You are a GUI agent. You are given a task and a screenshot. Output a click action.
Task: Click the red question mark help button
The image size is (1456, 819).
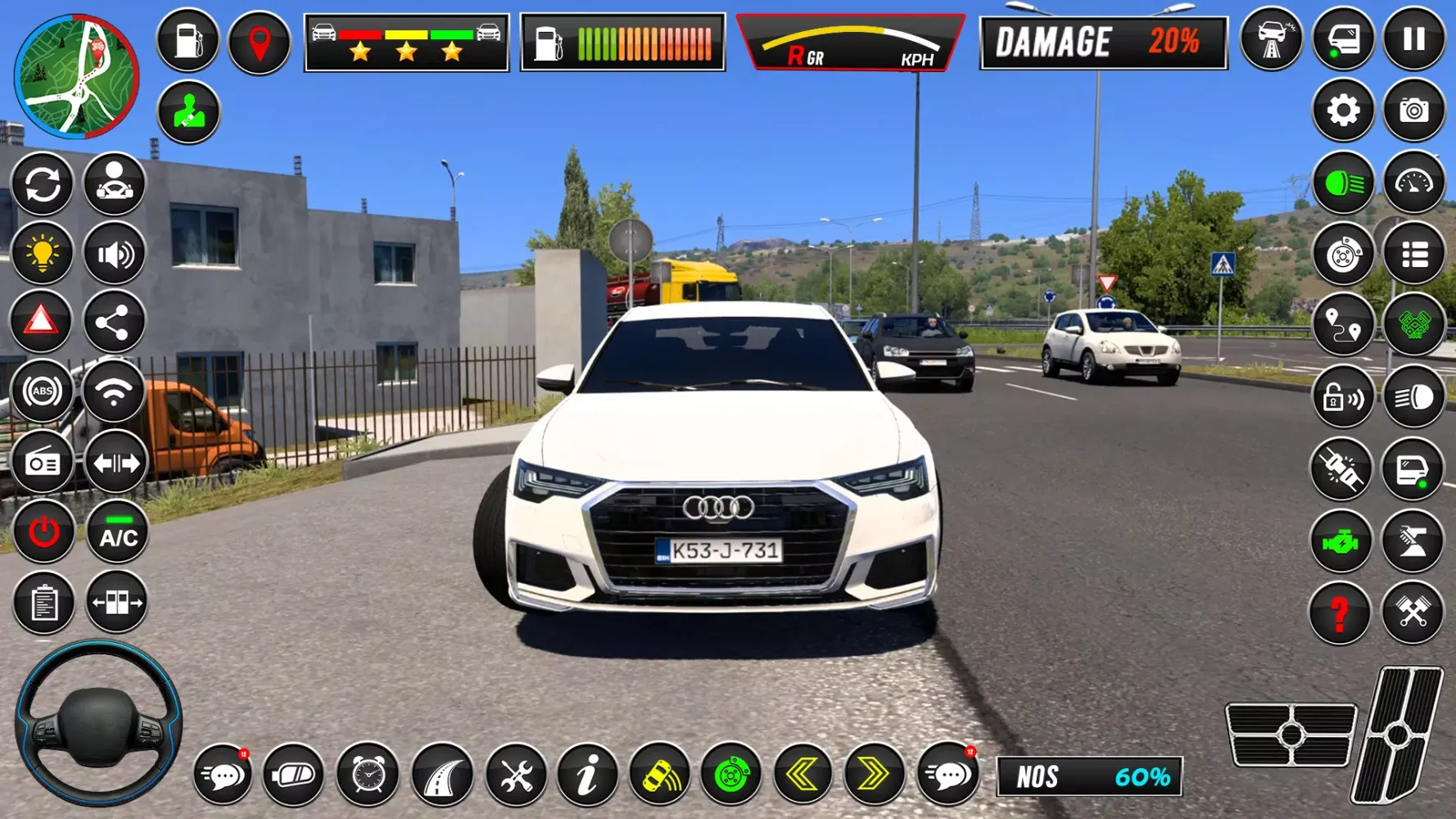1340,613
